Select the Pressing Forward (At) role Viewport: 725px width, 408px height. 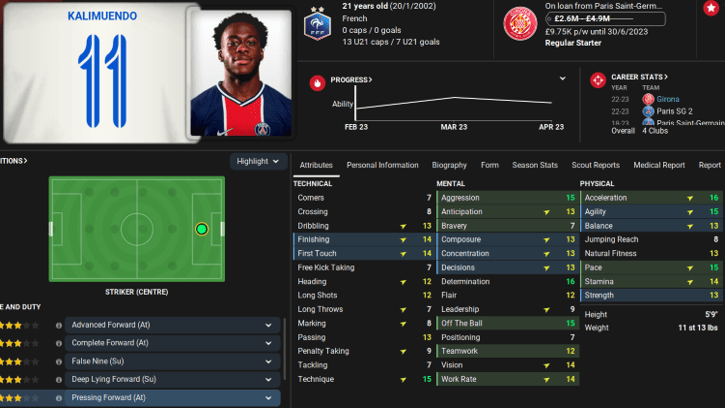[168, 398]
